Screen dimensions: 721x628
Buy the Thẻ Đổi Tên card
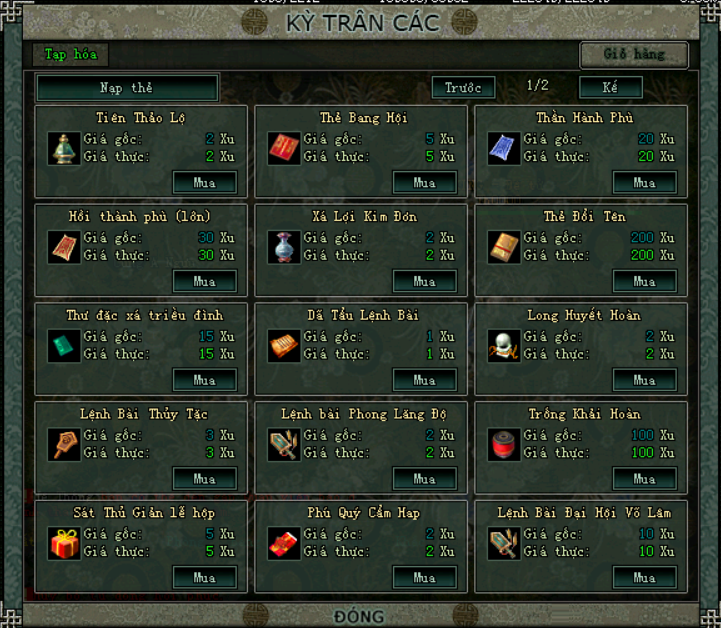click(x=645, y=282)
